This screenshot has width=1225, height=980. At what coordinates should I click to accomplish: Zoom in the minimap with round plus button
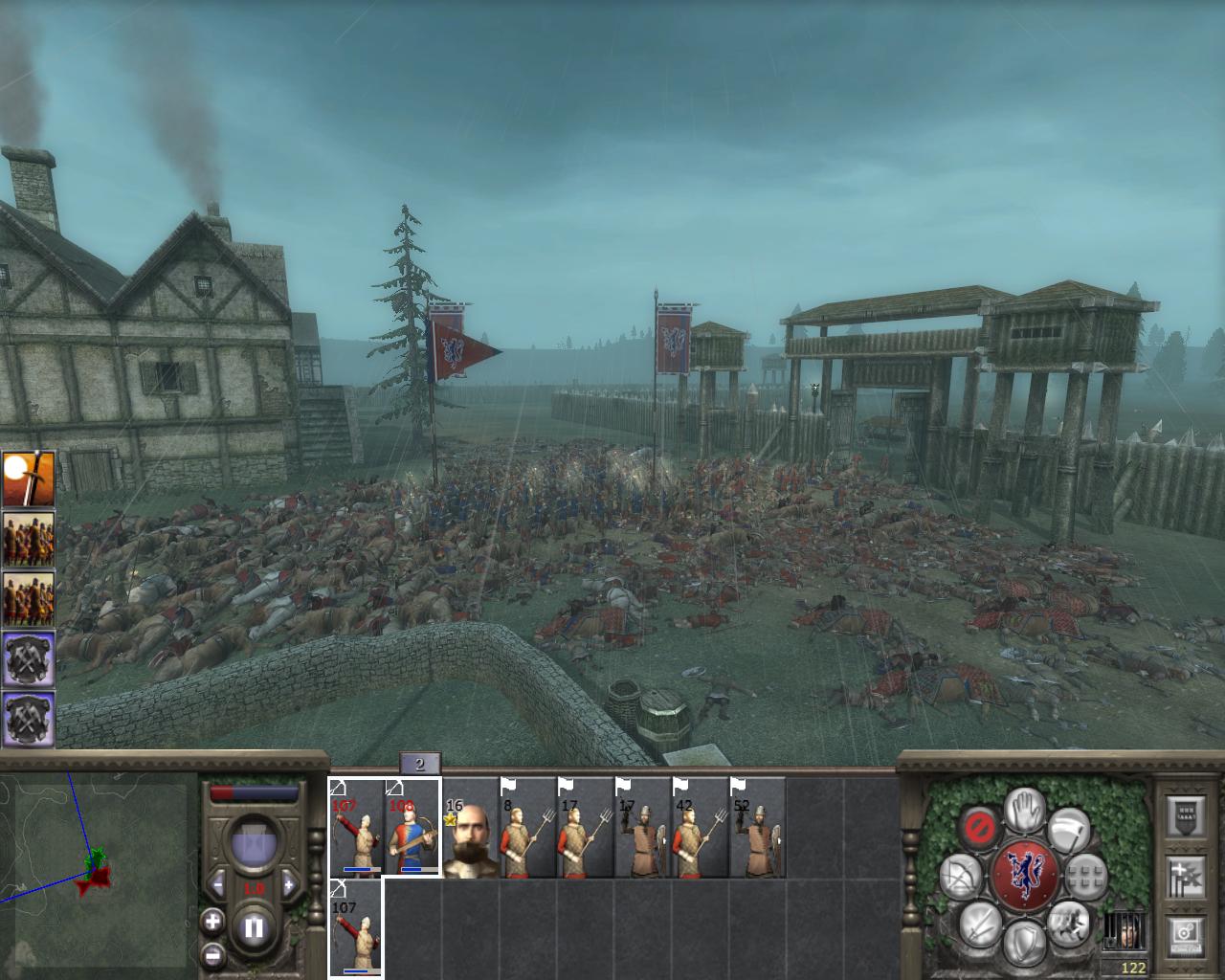(212, 922)
